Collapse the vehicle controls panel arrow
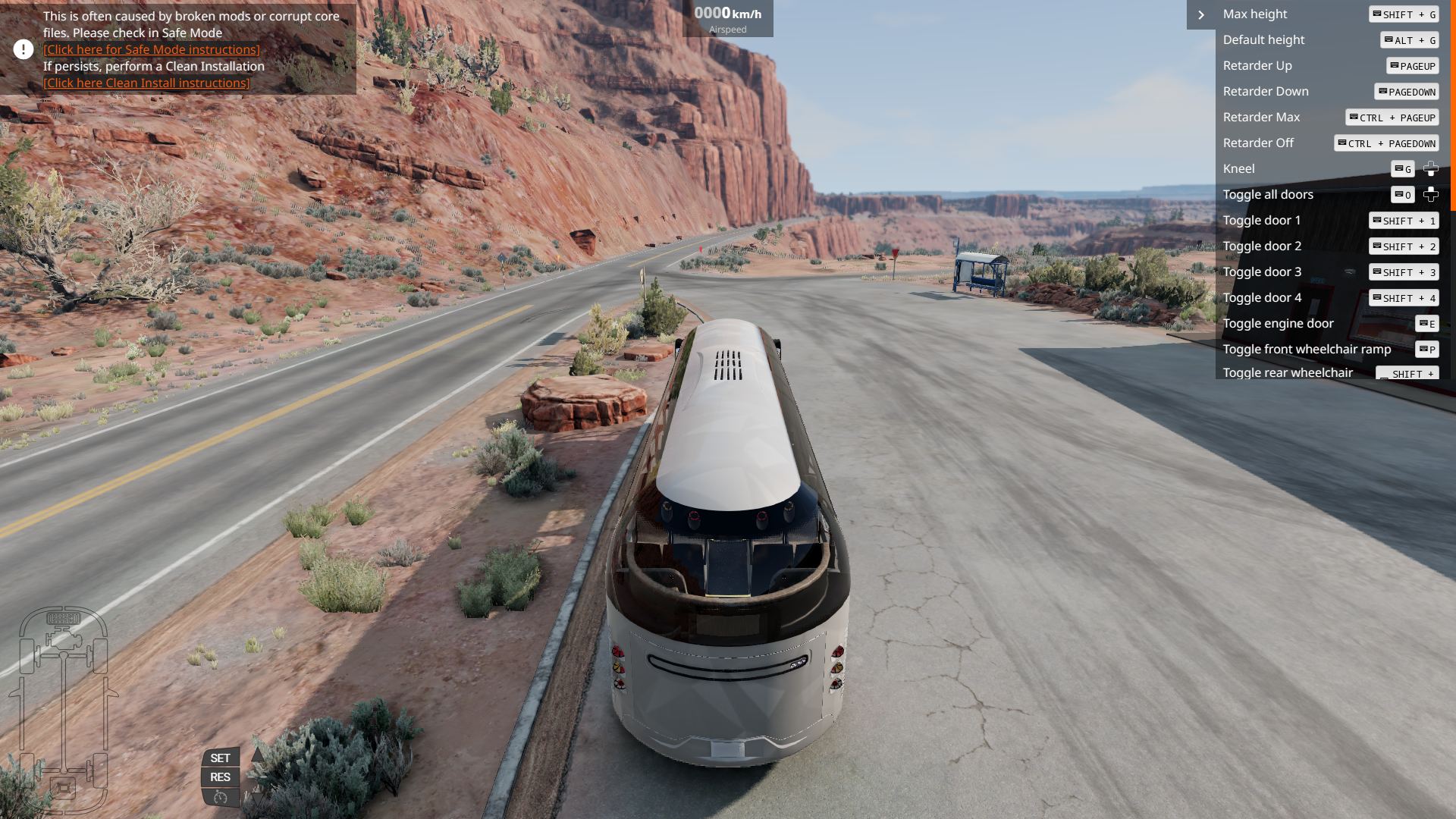1456x819 pixels. [x=1201, y=14]
